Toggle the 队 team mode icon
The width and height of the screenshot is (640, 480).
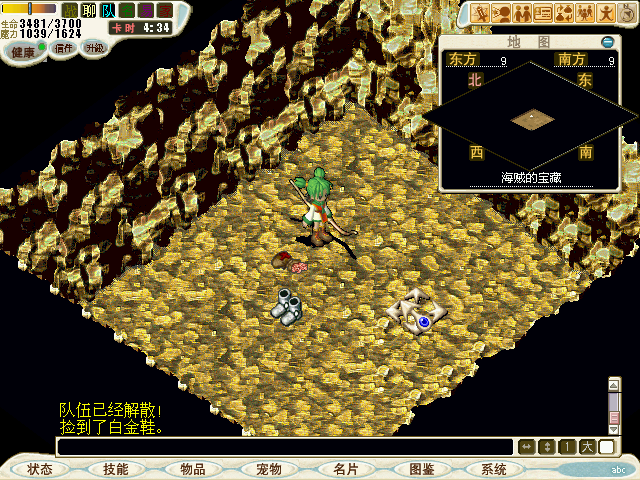coord(108,11)
